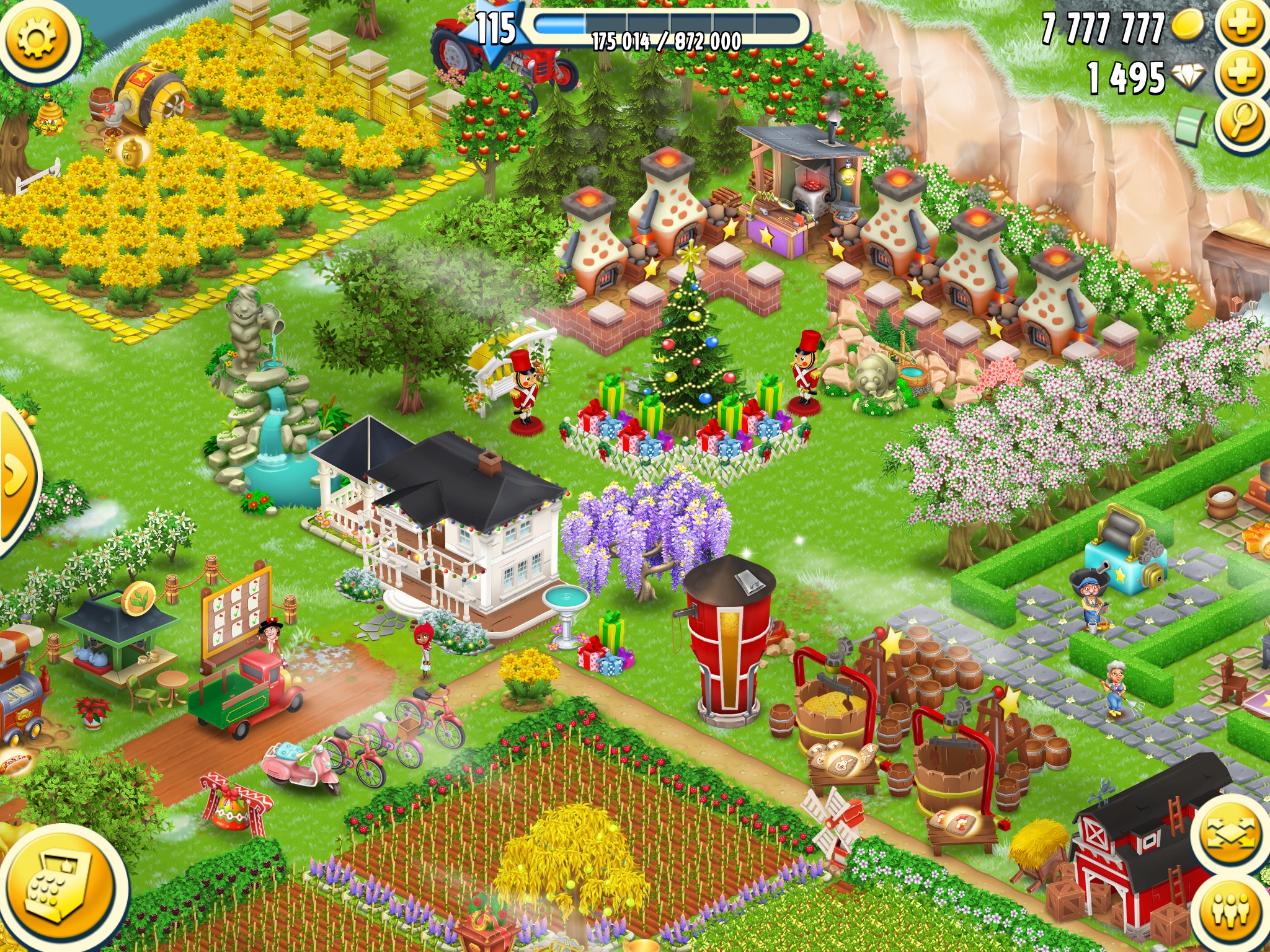Image resolution: width=1270 pixels, height=952 pixels.
Task: Add more coins with the plus button
Action: (1242, 25)
